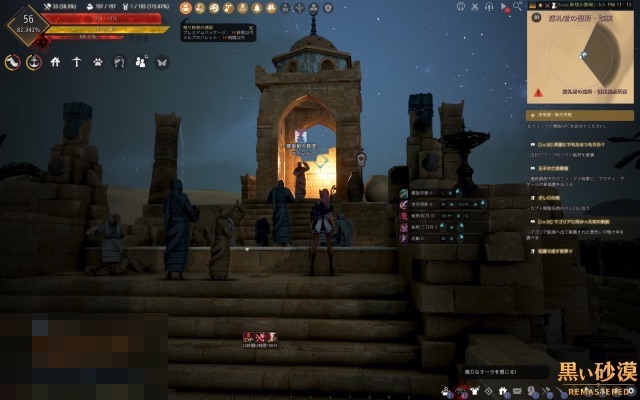Open the castle icon in bottom bar
The height and width of the screenshot is (400, 640).
click(501, 390)
